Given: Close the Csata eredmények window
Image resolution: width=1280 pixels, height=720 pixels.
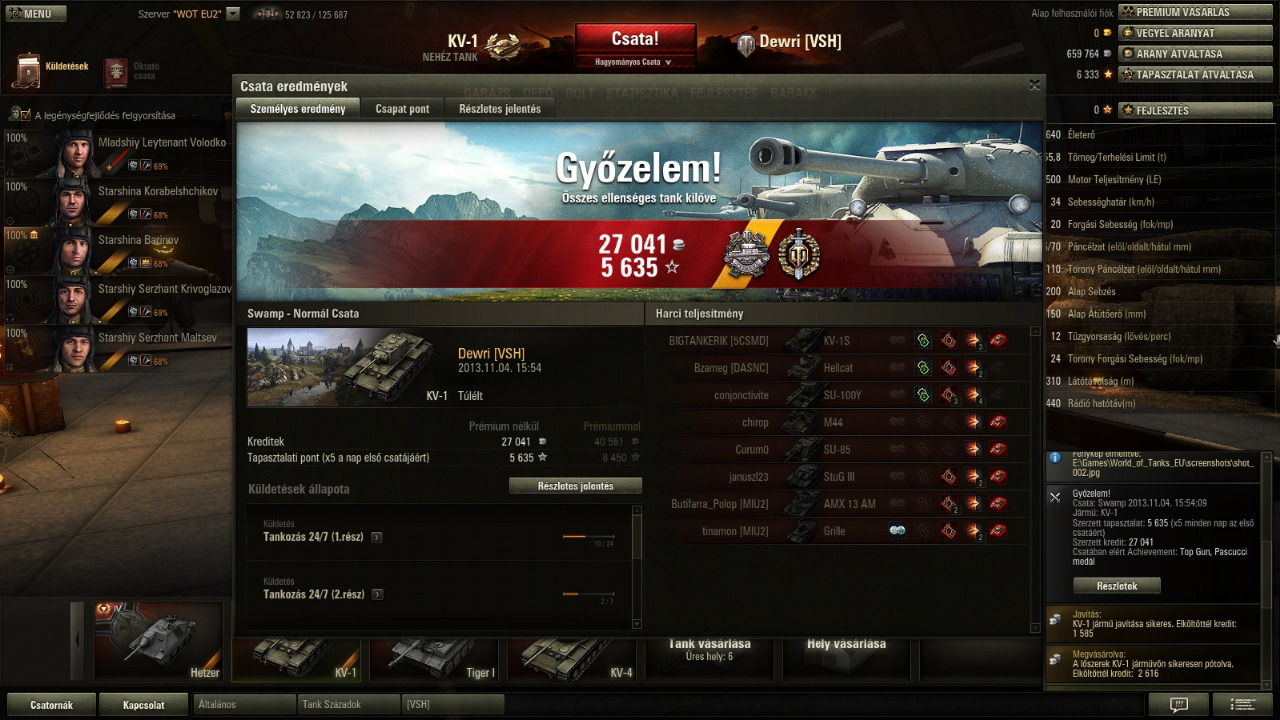Looking at the screenshot, I should (x=1034, y=86).
